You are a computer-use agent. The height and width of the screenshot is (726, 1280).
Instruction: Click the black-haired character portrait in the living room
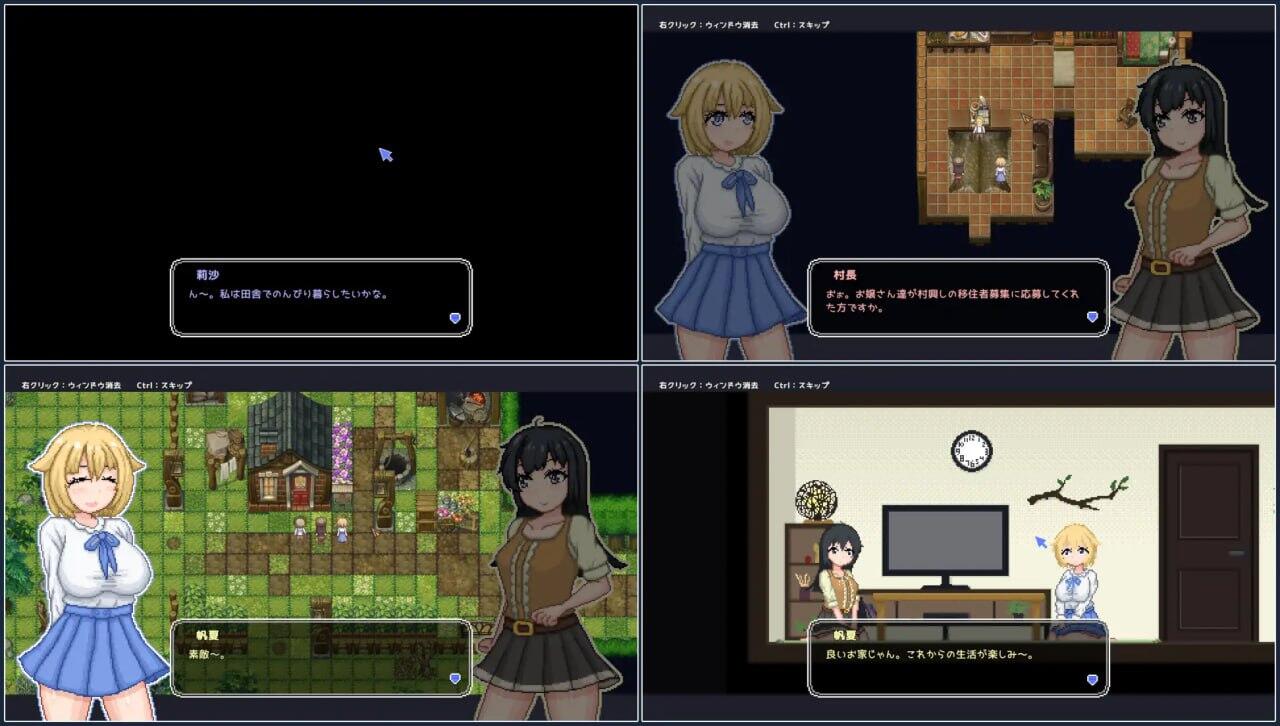(840, 560)
